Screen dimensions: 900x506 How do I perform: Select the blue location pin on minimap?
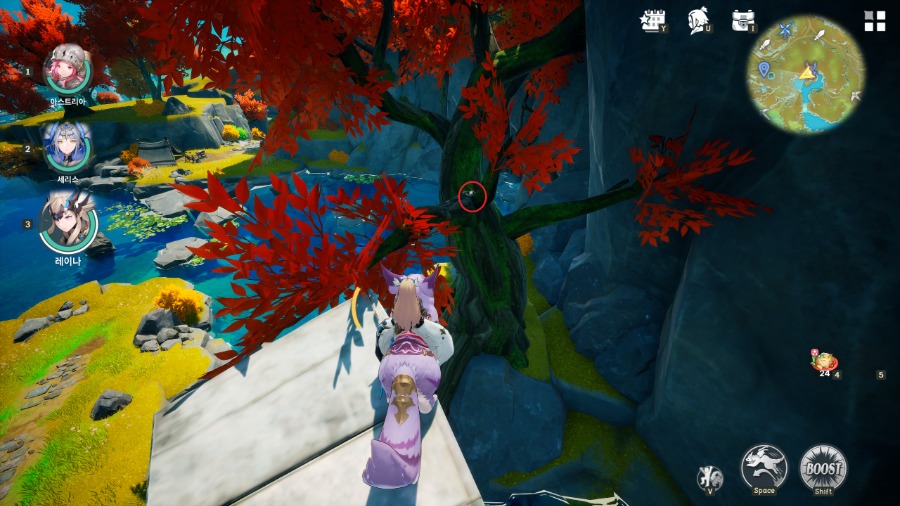click(765, 69)
